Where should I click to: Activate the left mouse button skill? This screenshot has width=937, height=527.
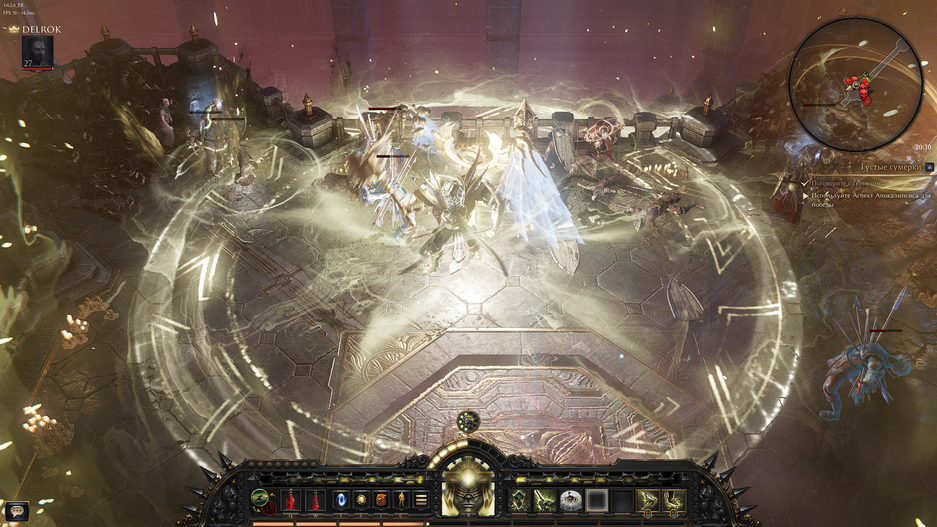point(648,499)
